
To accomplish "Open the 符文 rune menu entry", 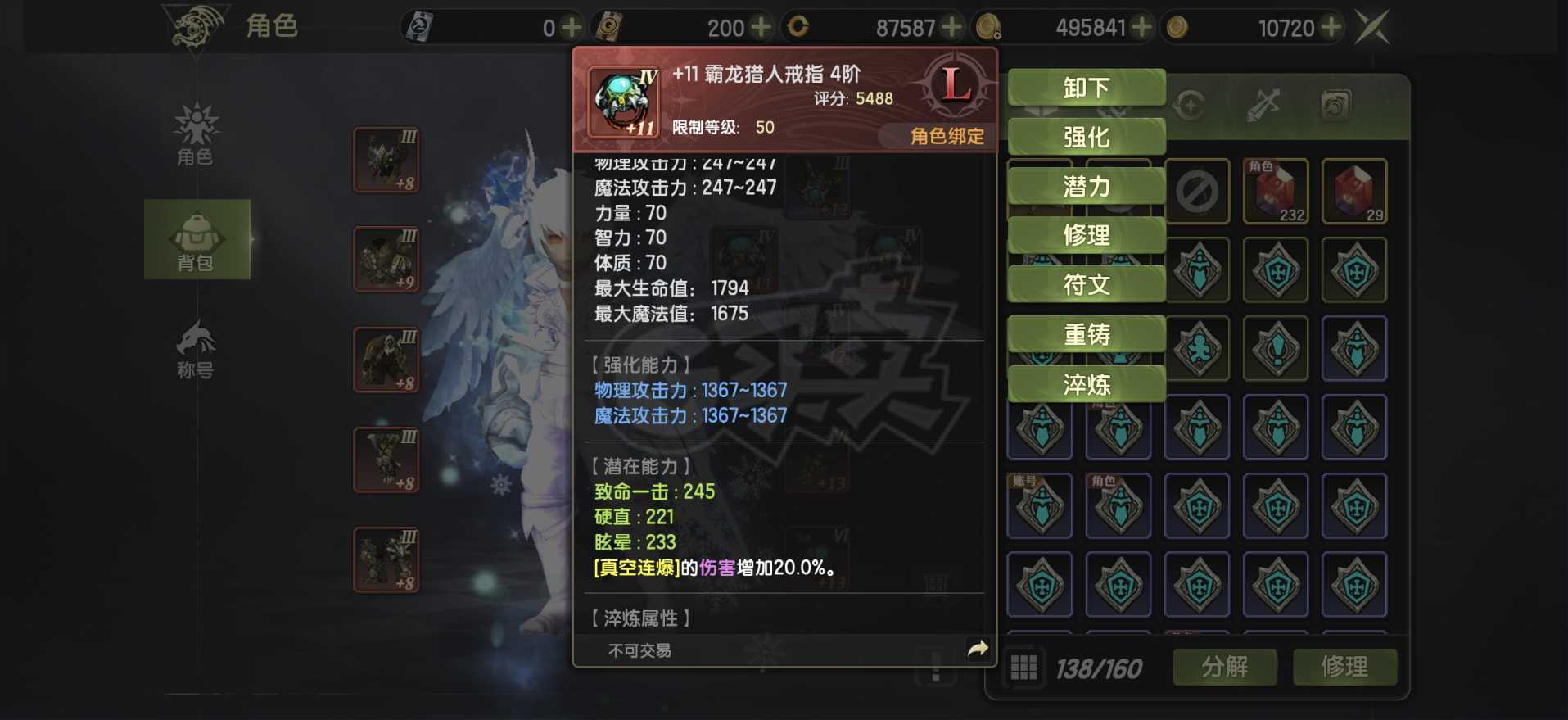I will click(1086, 284).
